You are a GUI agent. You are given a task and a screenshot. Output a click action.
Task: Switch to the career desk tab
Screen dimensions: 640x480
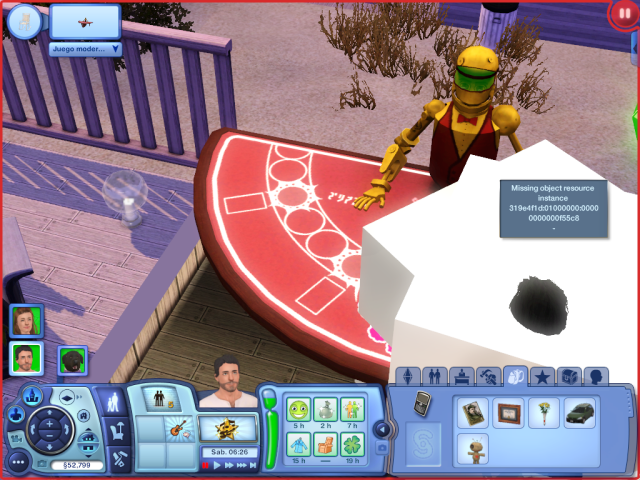[461, 377]
